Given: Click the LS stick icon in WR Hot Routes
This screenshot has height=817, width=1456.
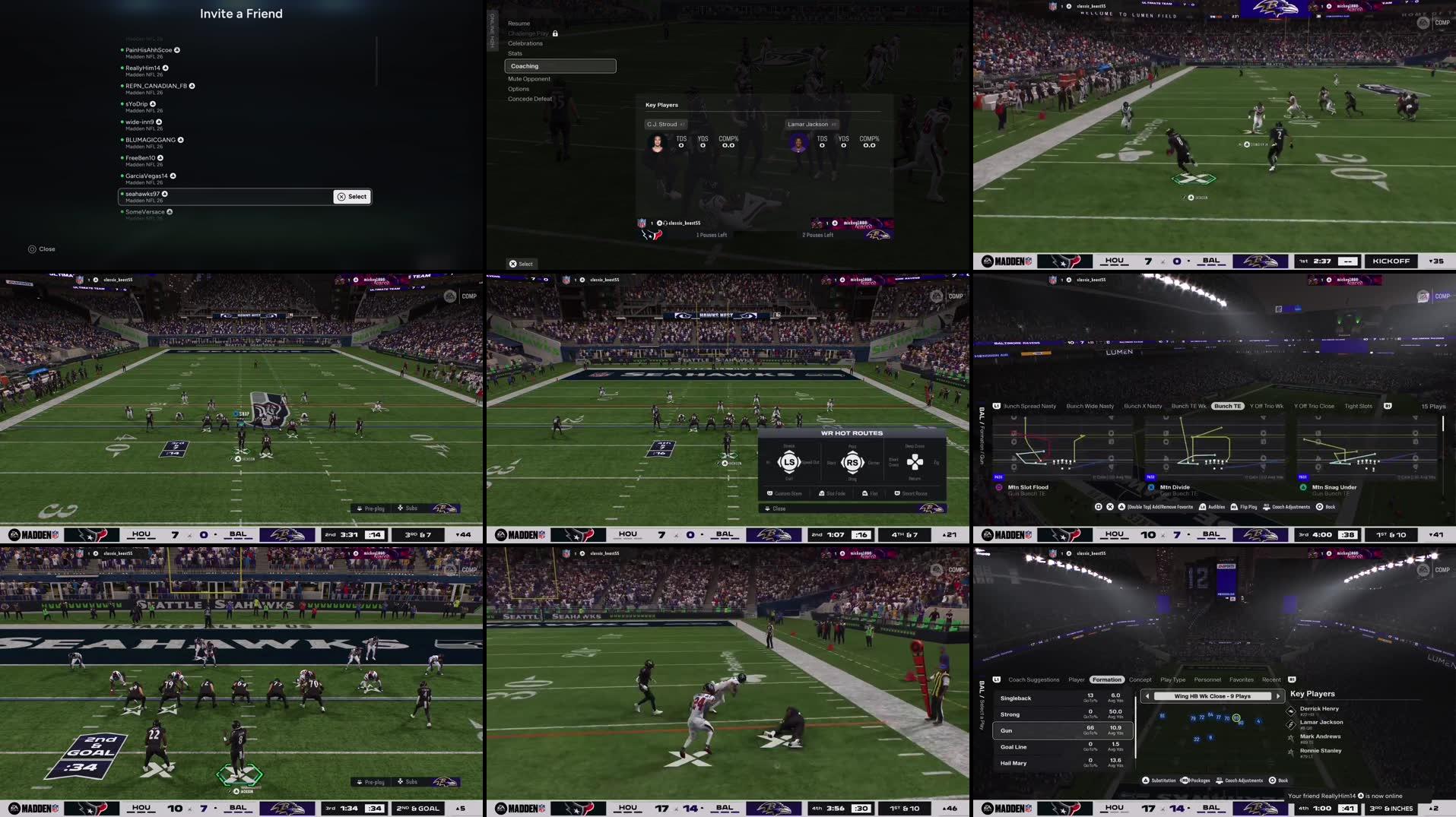Looking at the screenshot, I should coord(789,461).
